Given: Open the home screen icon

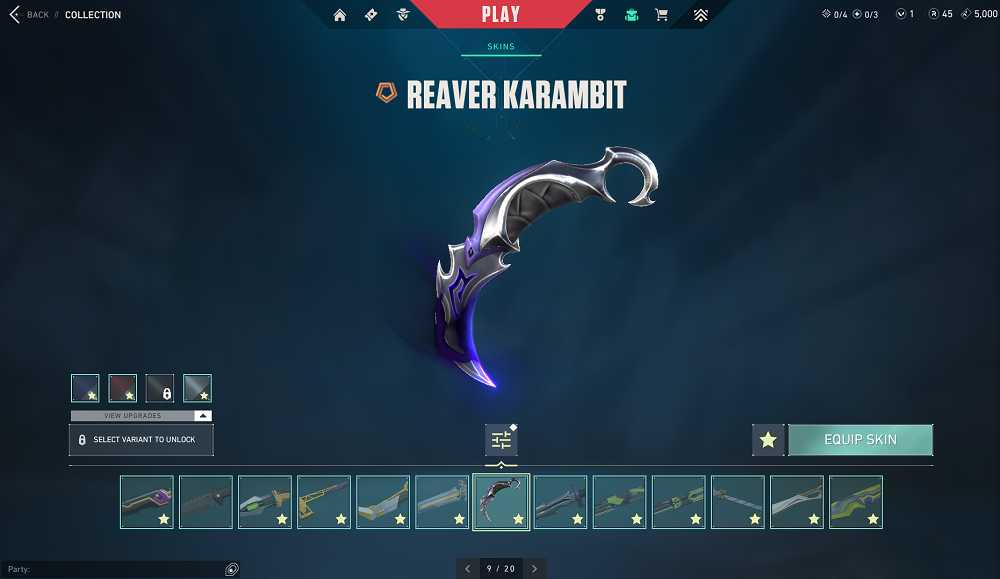Looking at the screenshot, I should (340, 15).
